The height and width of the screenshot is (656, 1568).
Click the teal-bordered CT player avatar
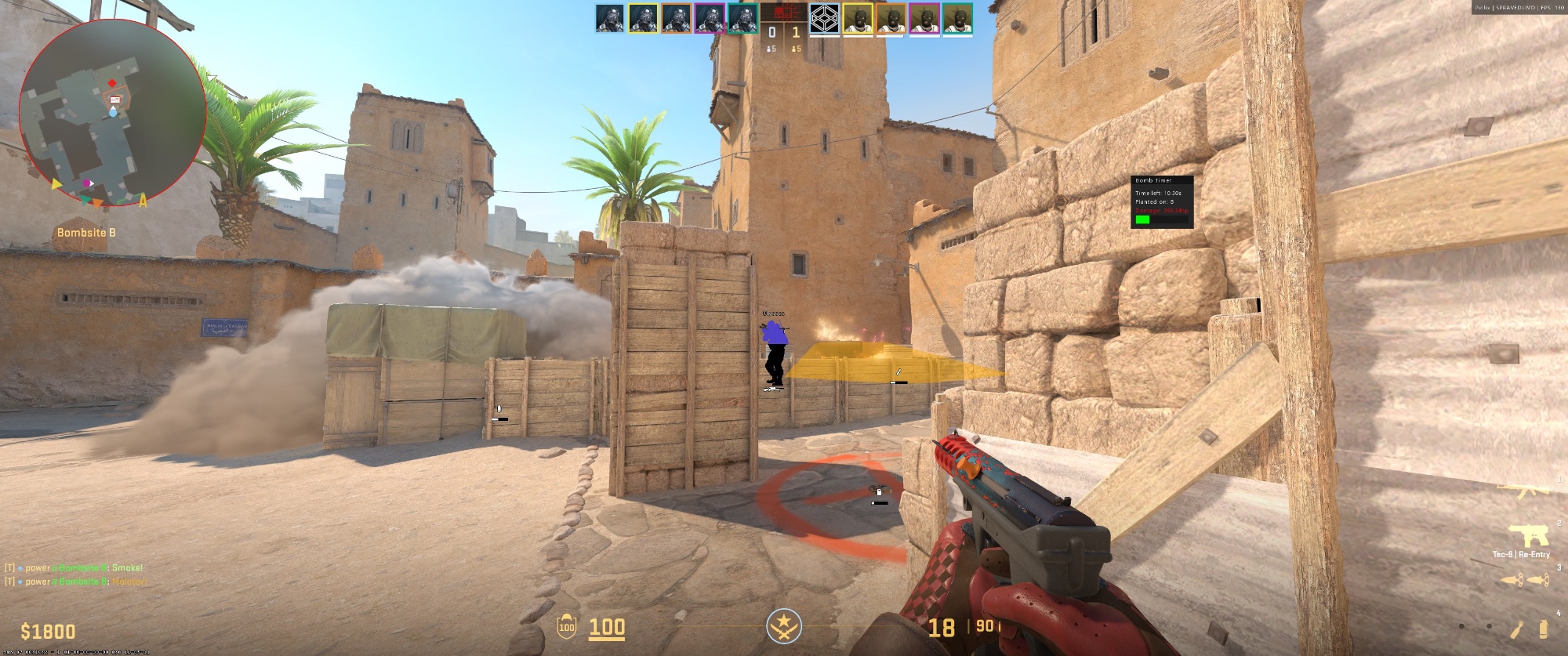(x=743, y=18)
